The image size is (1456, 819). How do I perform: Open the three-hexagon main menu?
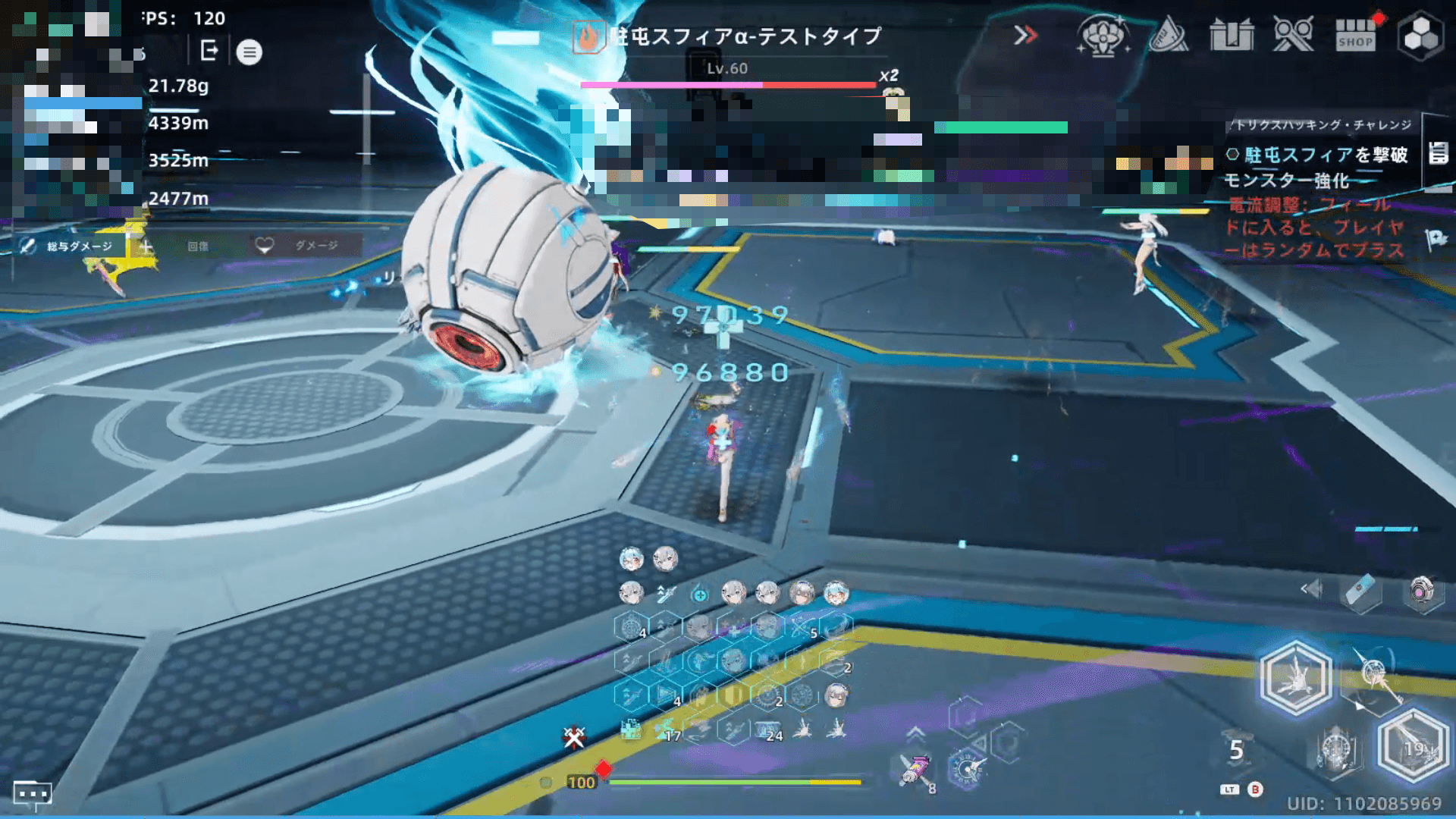pyautogui.click(x=1420, y=36)
